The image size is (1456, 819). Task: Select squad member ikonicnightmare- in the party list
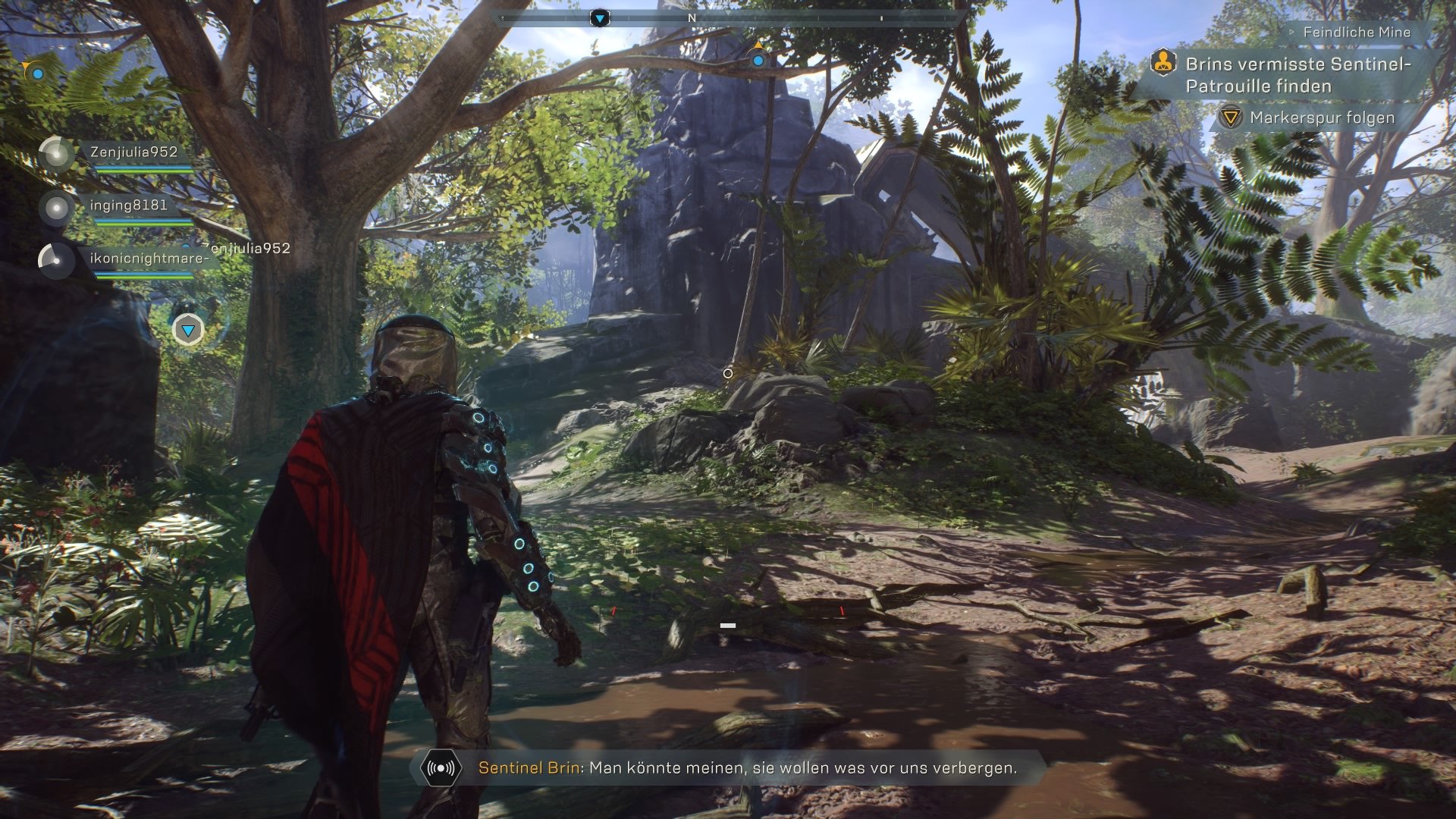click(148, 259)
